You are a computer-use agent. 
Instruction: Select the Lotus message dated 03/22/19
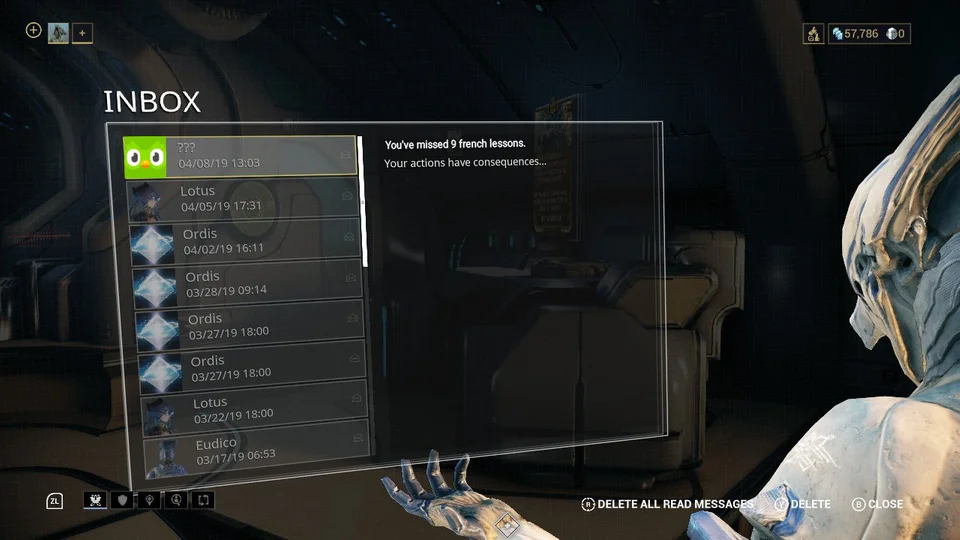(253, 408)
